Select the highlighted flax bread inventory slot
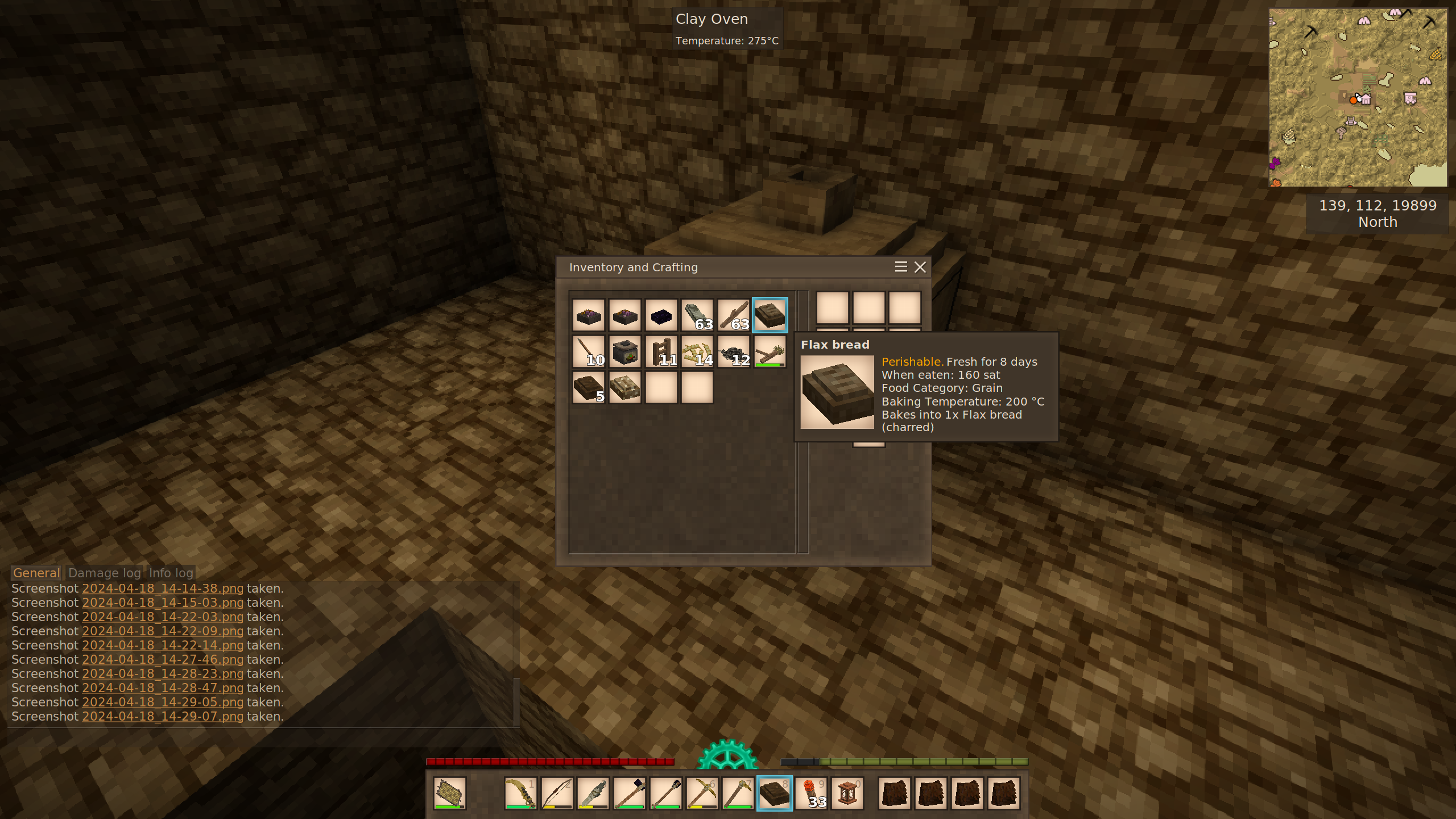The image size is (1456, 819). pos(770,315)
